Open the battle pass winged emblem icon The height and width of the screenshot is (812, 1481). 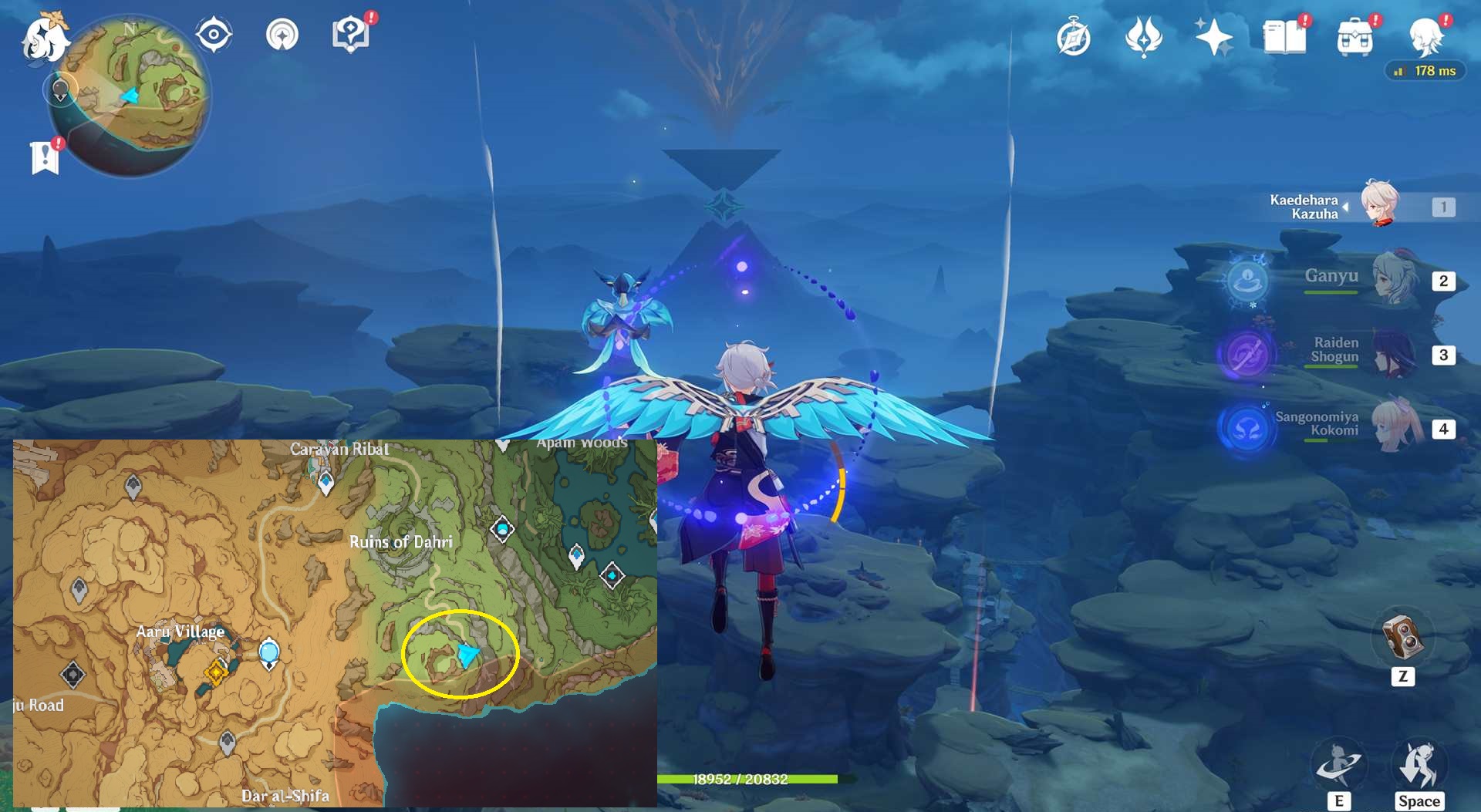point(1143,37)
